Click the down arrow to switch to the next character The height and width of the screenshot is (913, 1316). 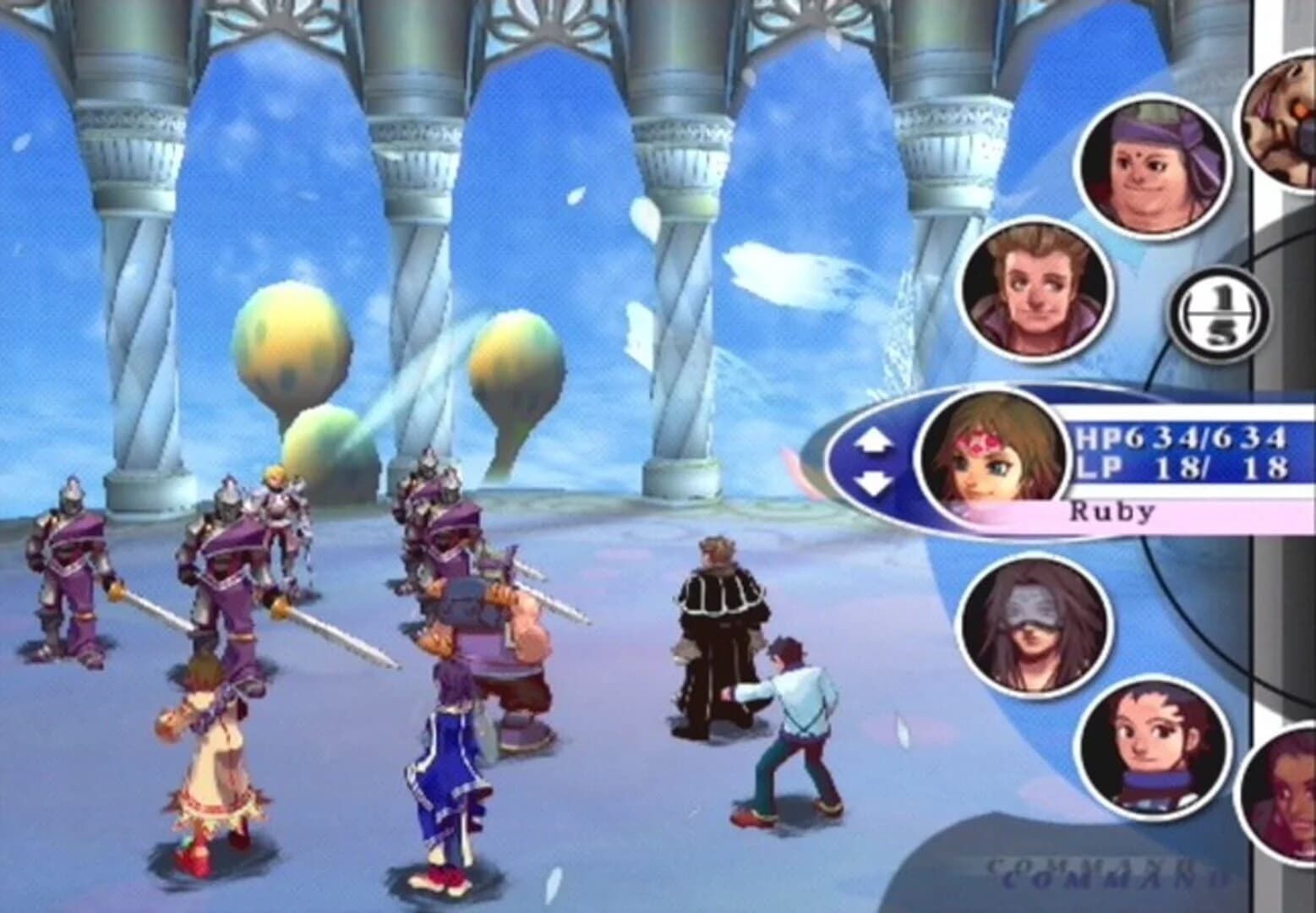click(x=874, y=482)
